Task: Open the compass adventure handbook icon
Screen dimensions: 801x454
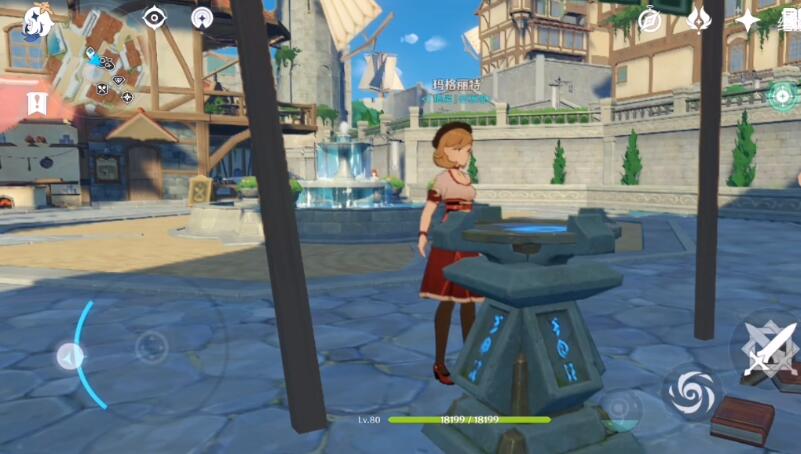Action: [x=650, y=20]
